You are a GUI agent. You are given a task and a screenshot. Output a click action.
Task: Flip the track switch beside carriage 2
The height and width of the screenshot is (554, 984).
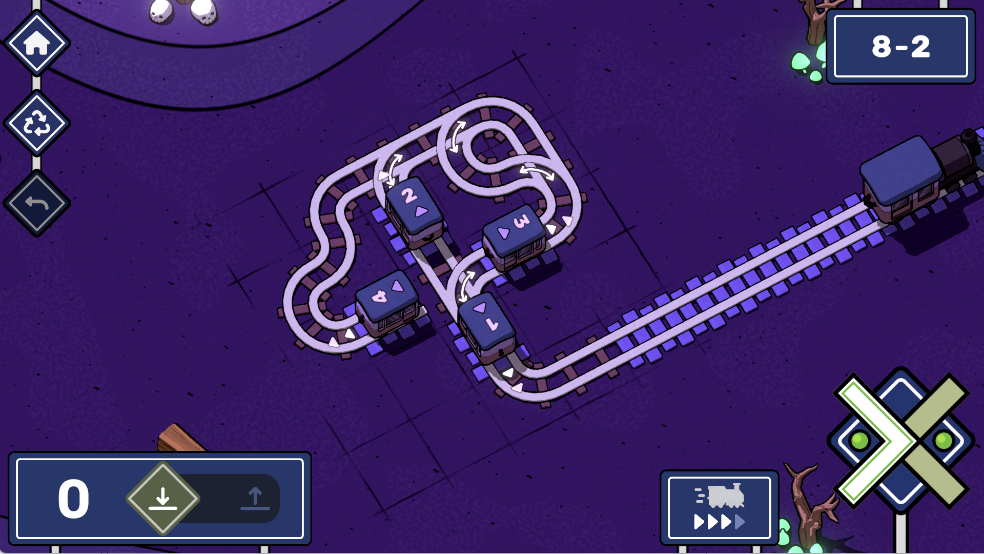tap(392, 168)
